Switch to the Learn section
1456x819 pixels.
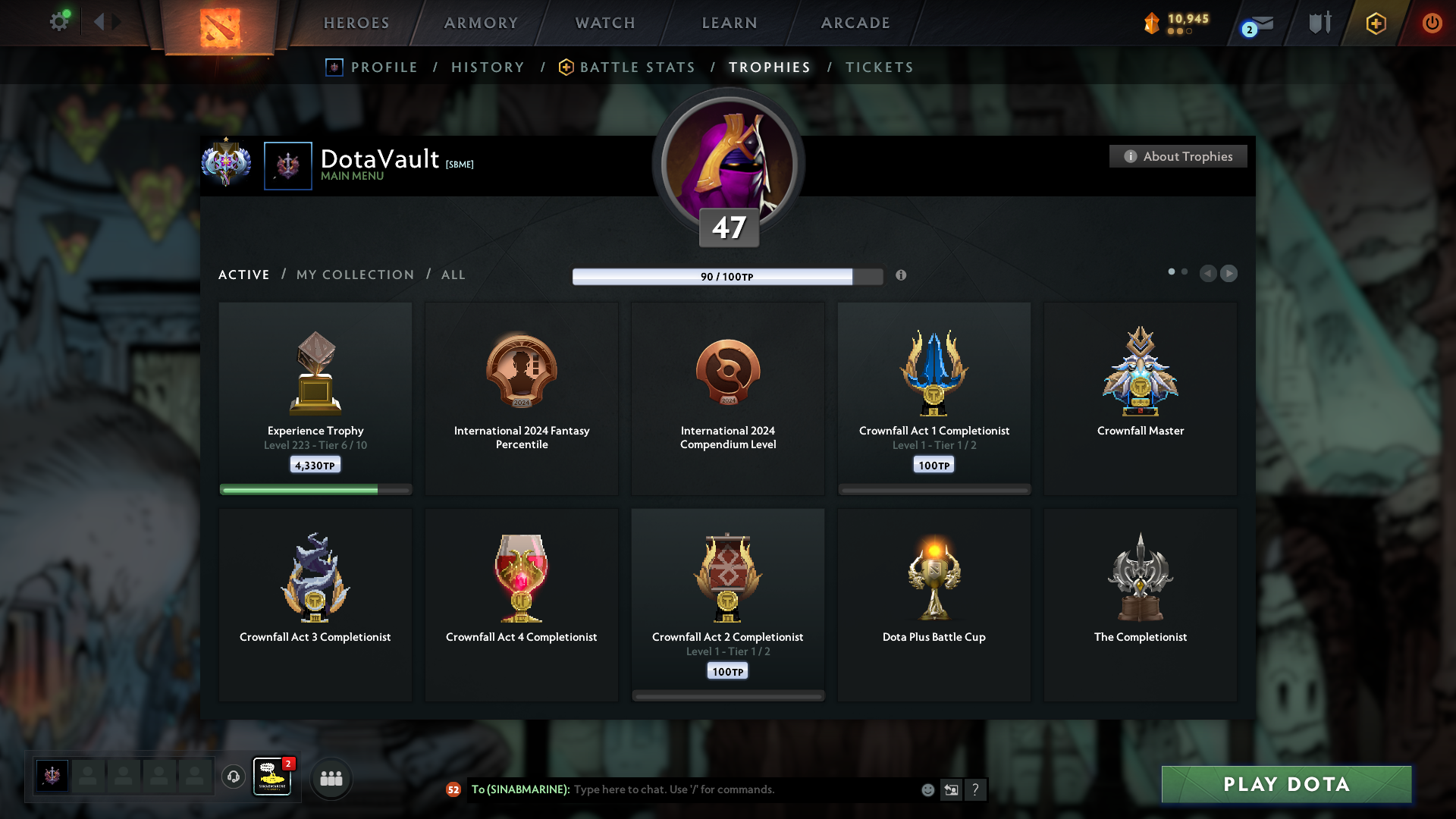coord(730,23)
